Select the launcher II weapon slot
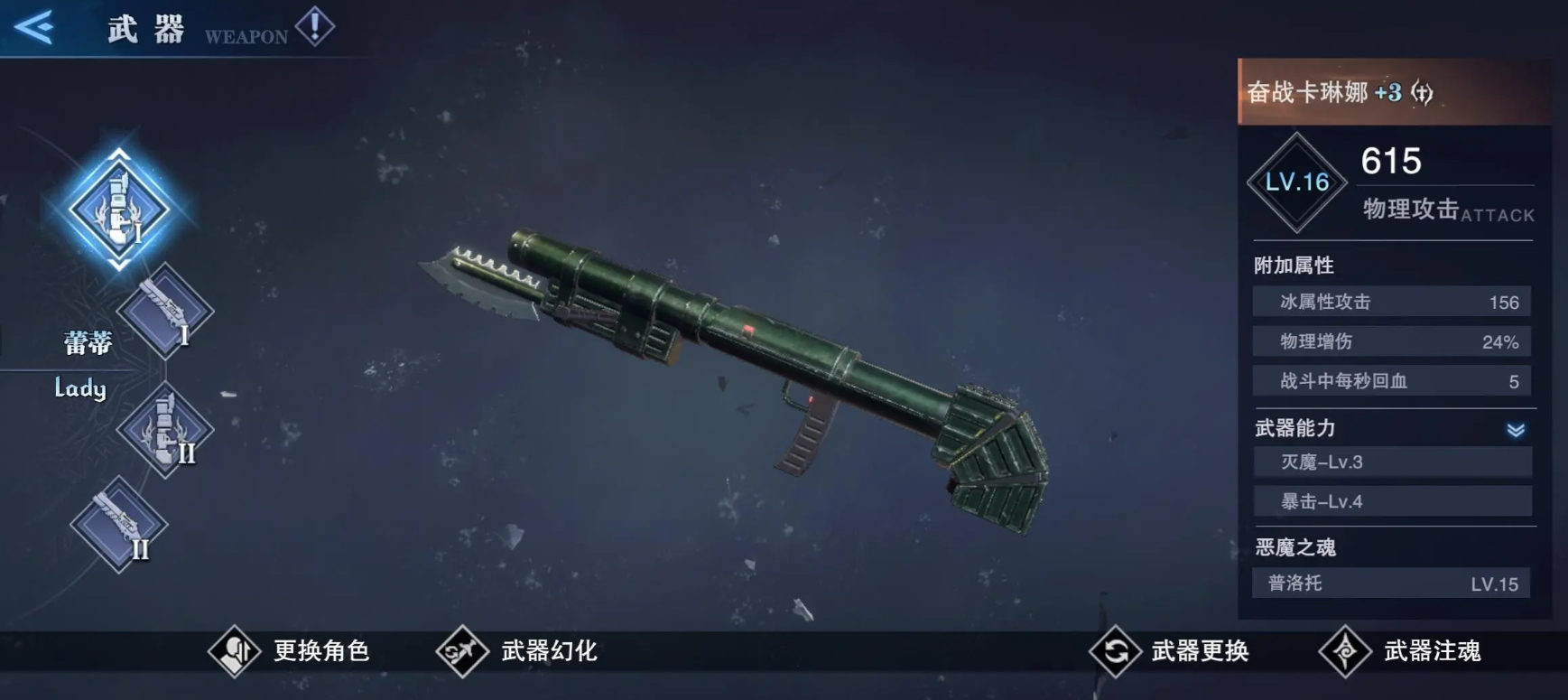Screen dimensions: 1568x700 (x=165, y=430)
